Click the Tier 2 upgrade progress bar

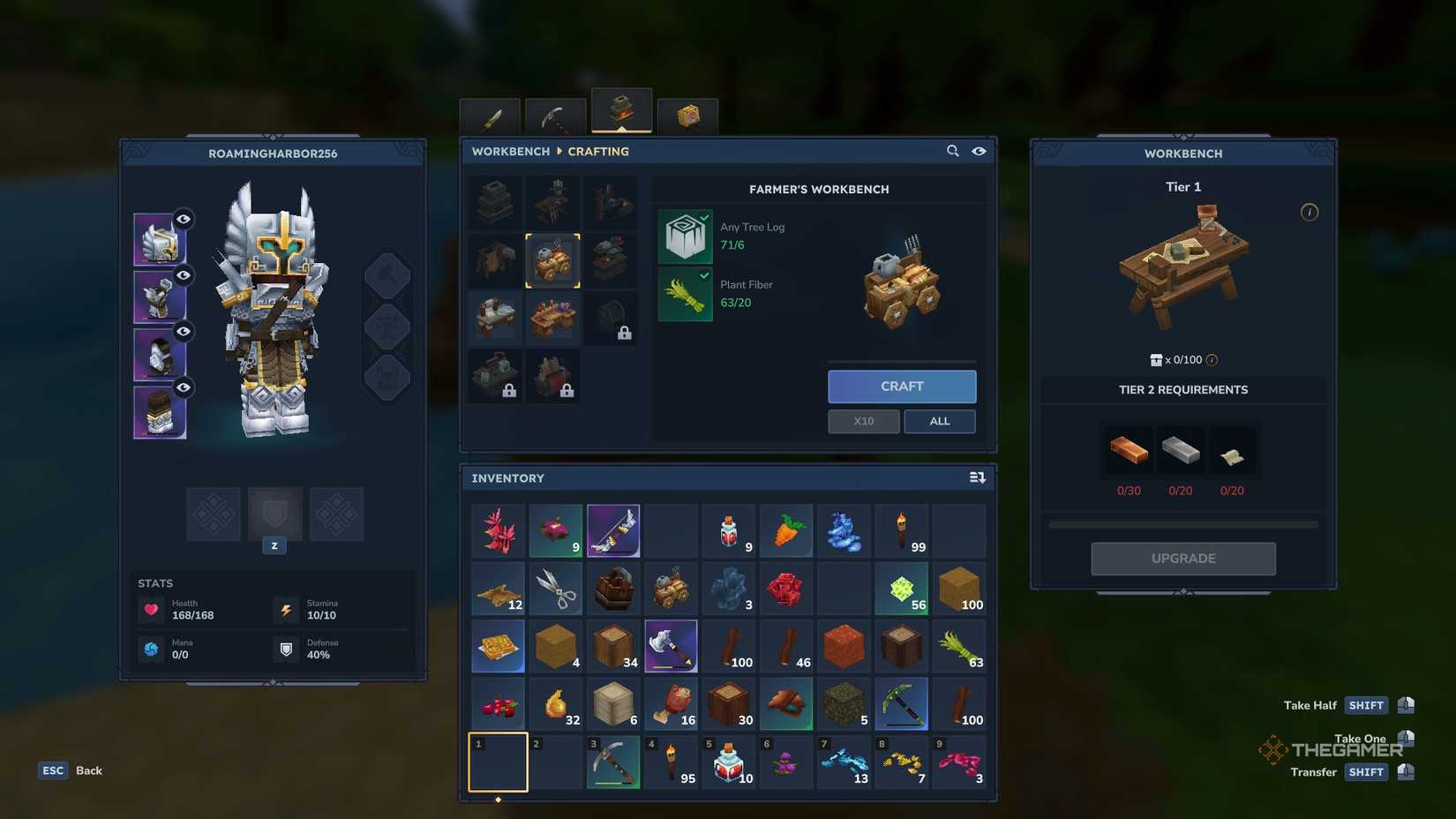pos(1182,523)
